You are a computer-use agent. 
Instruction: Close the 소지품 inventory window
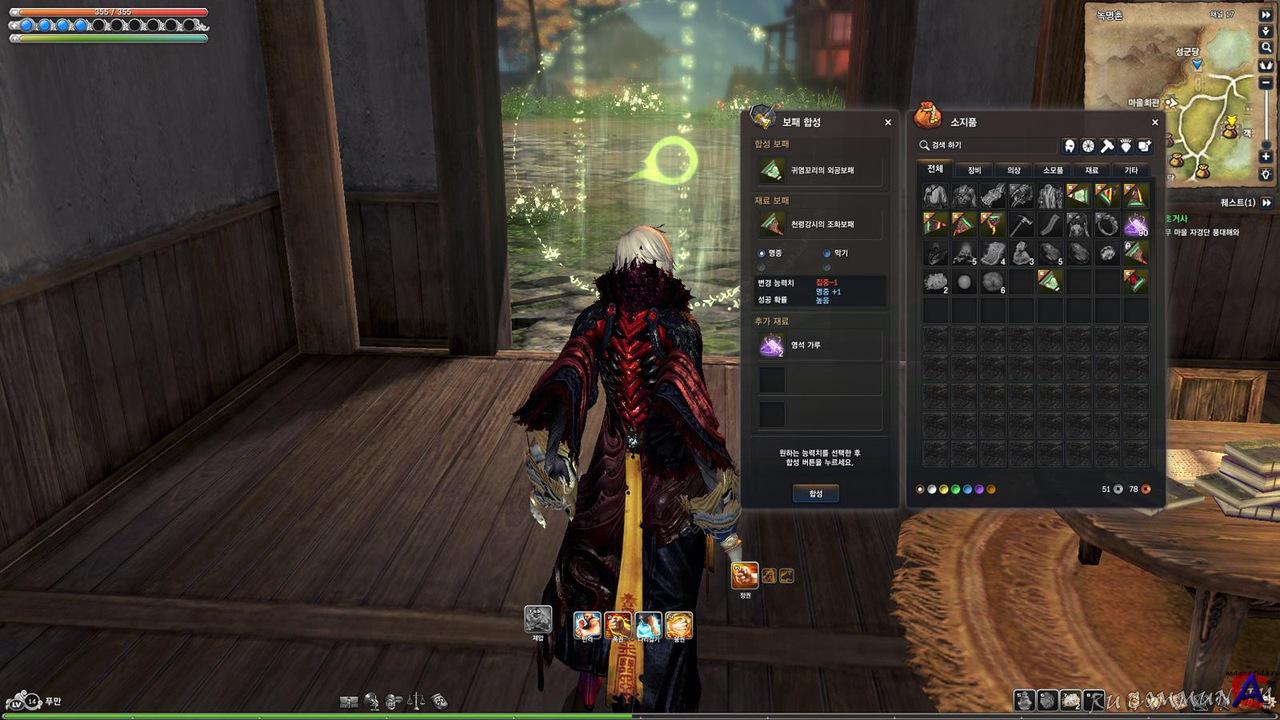tap(1155, 122)
